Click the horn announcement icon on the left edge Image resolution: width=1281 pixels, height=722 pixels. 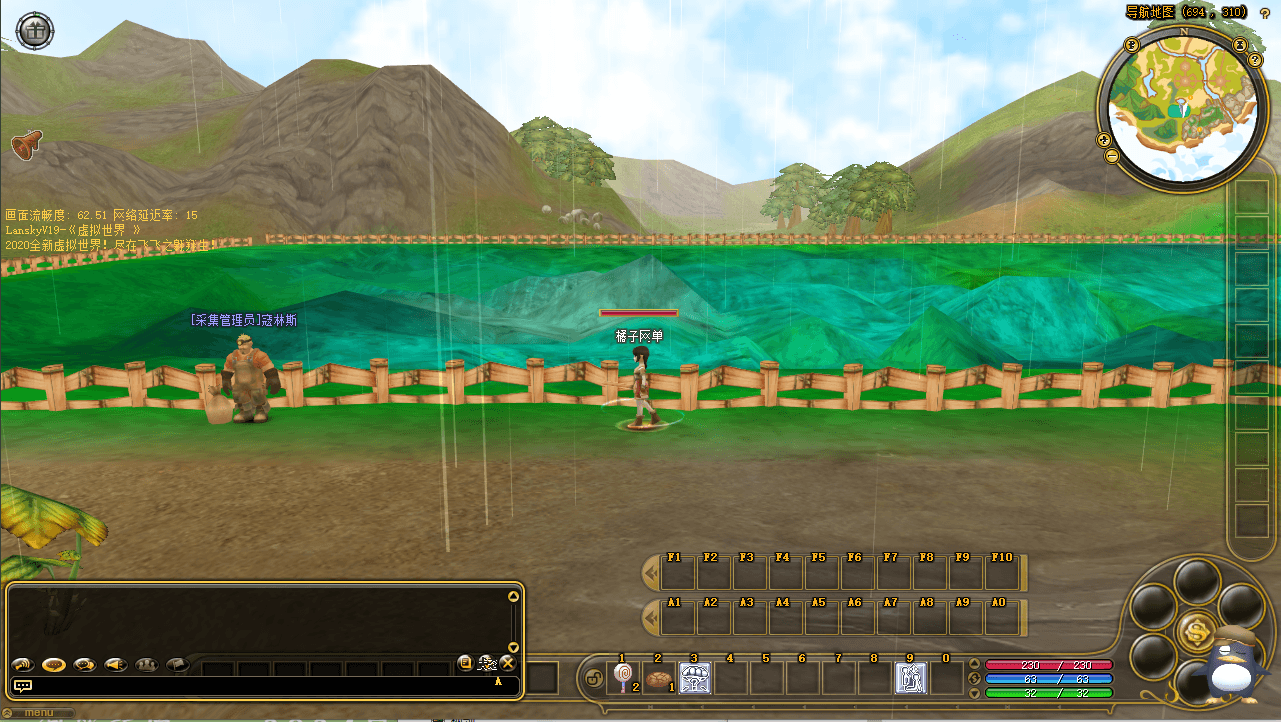(x=26, y=145)
